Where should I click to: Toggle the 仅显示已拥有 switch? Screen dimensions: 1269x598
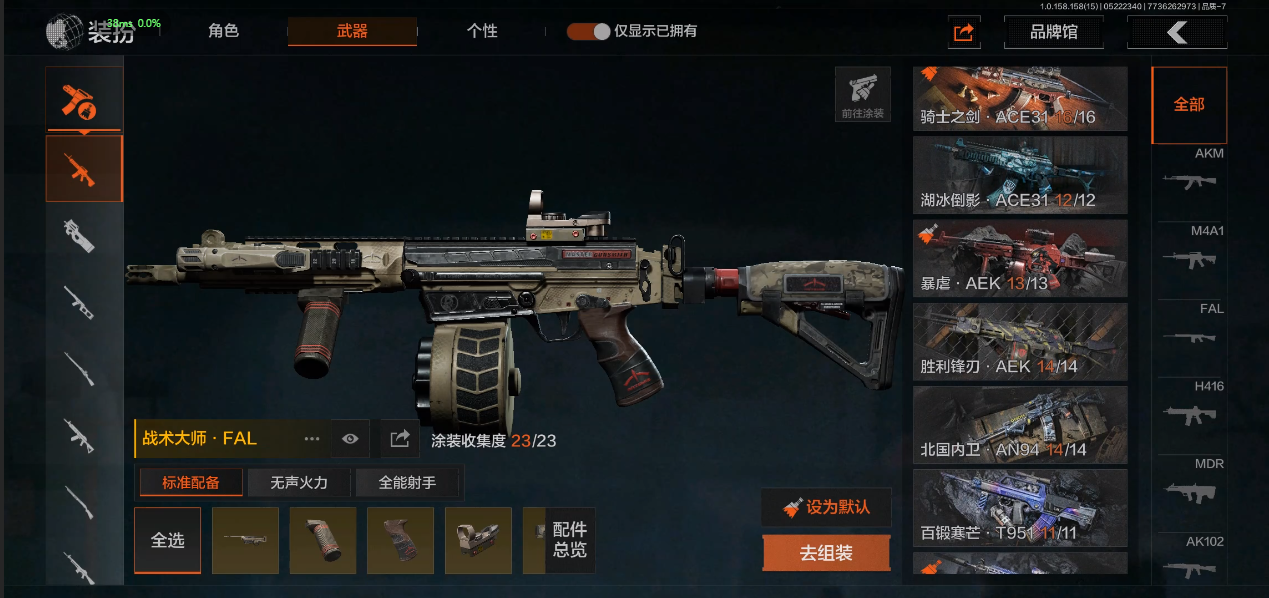(588, 31)
